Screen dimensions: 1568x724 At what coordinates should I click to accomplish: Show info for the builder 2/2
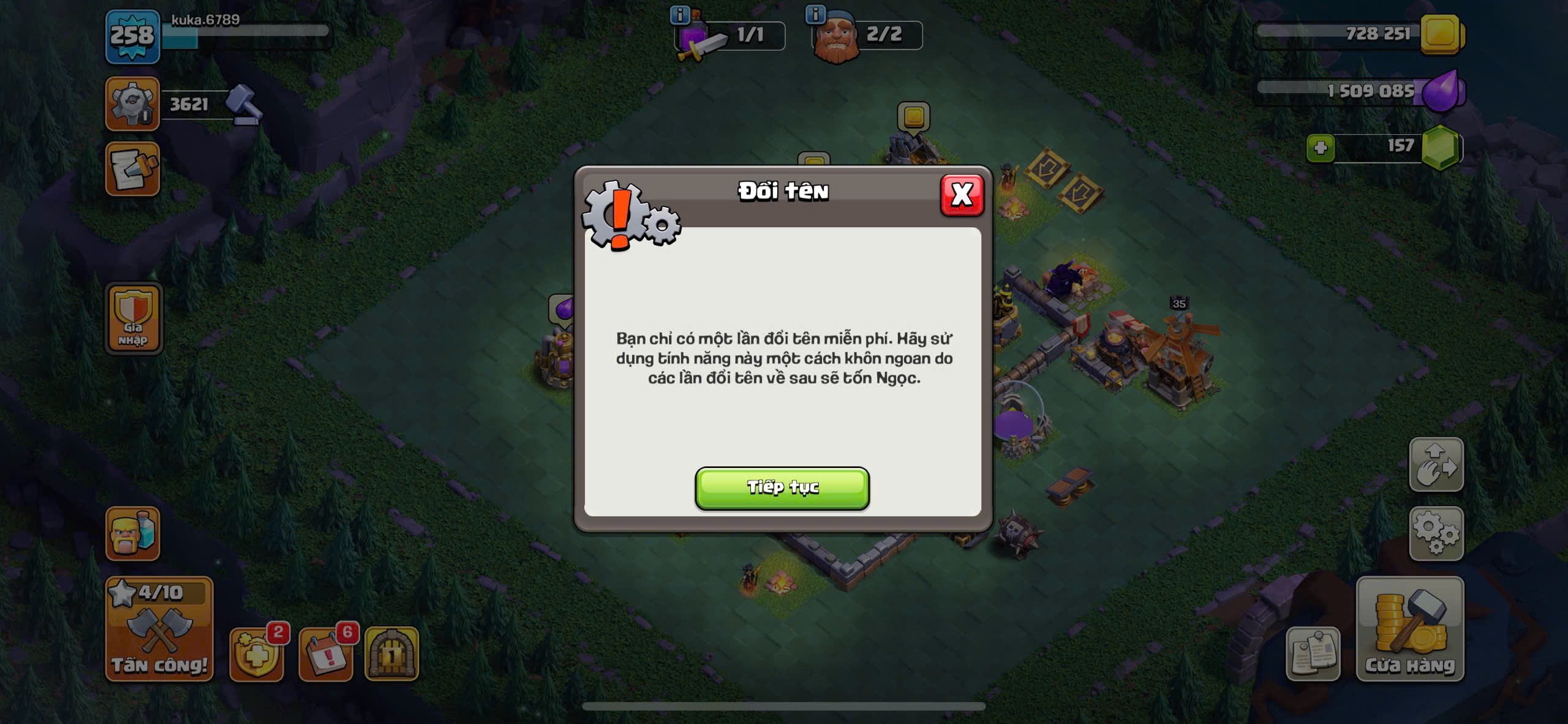(815, 14)
